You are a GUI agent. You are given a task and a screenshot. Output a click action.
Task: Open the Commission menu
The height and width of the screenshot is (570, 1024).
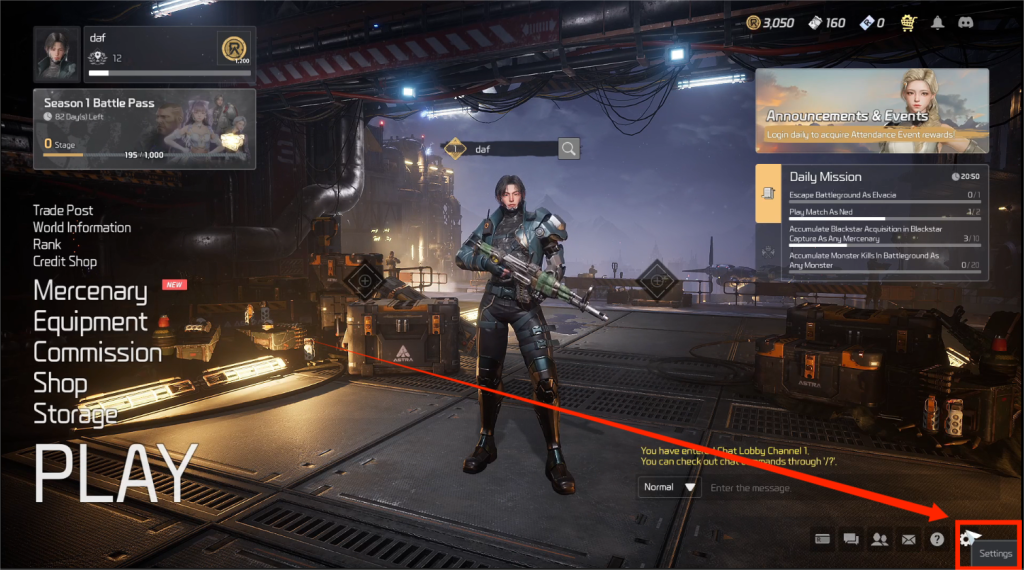(x=97, y=352)
